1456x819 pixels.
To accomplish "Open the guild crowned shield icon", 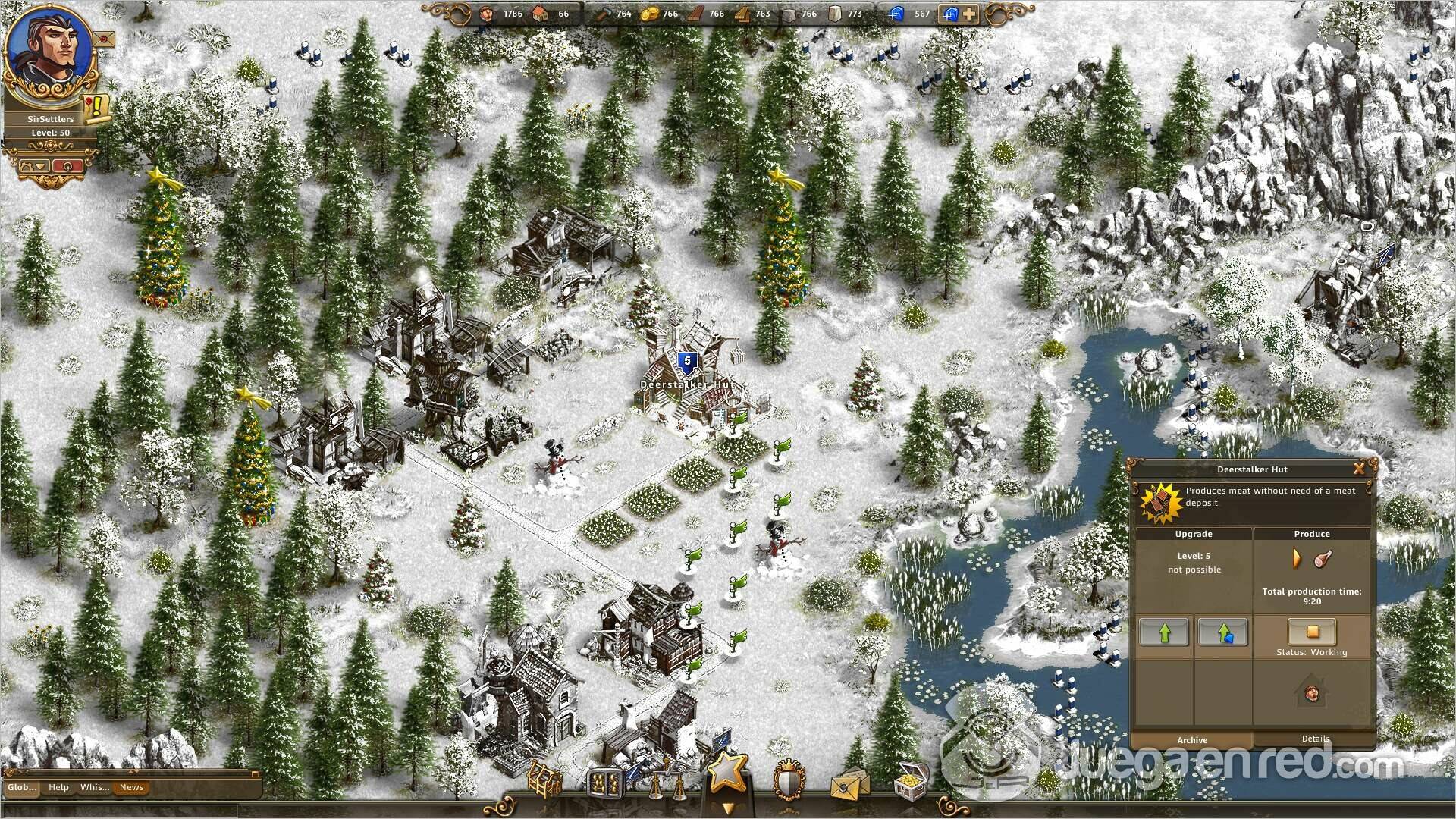I will [789, 780].
